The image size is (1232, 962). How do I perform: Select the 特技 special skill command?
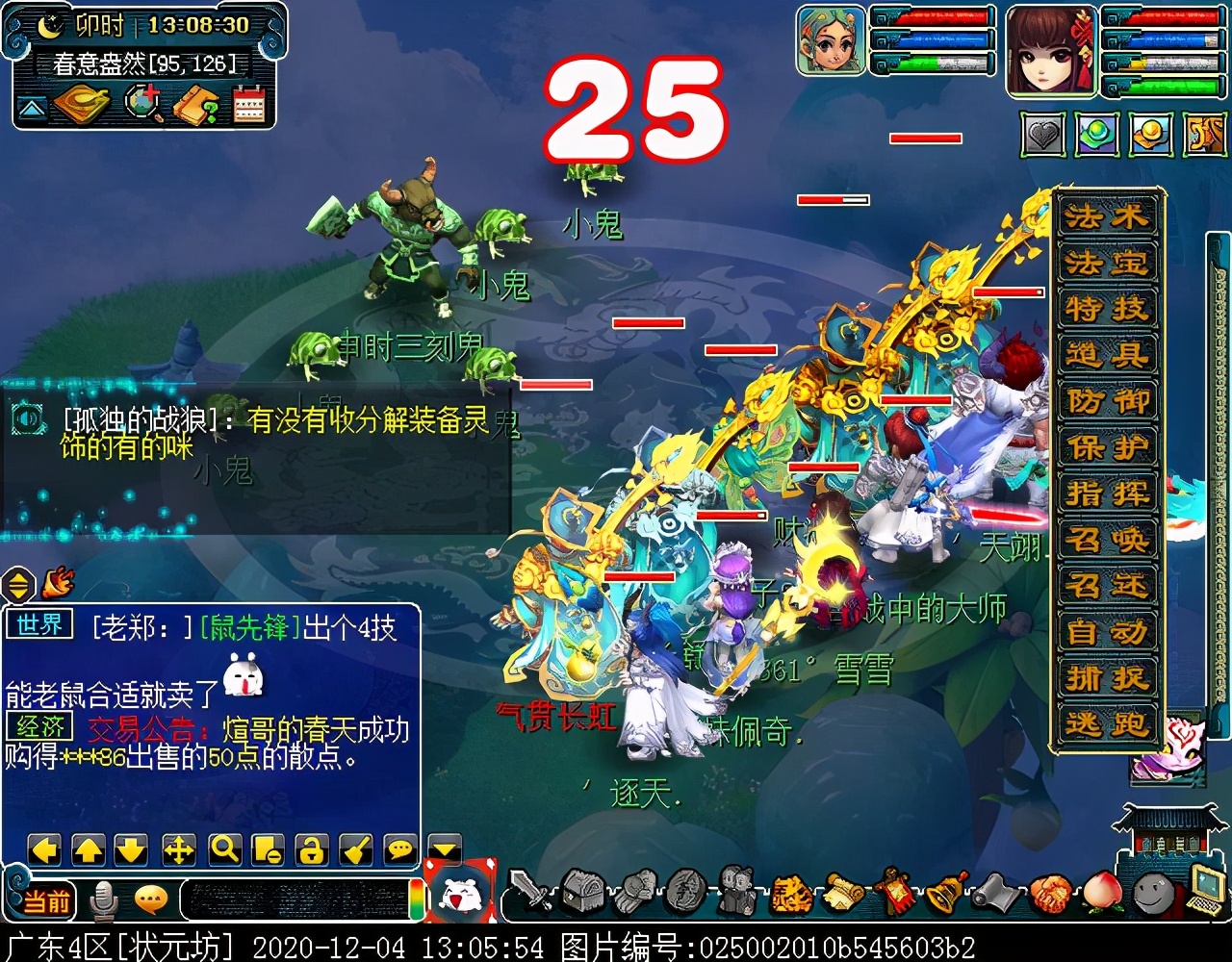tap(1107, 309)
